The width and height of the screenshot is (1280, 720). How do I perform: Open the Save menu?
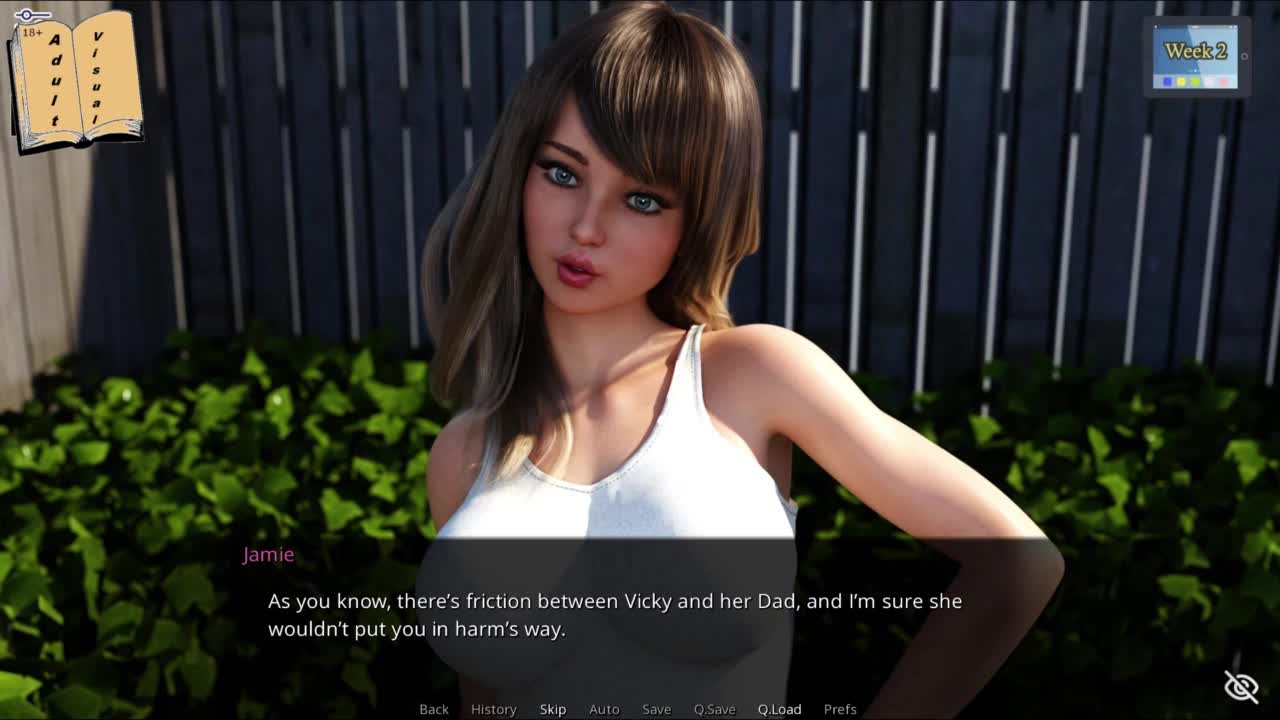[x=656, y=709]
